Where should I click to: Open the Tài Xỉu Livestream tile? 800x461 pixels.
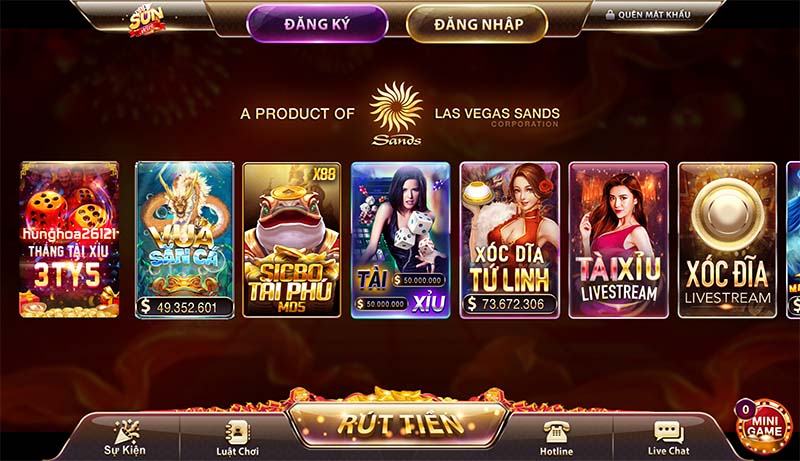pos(618,240)
